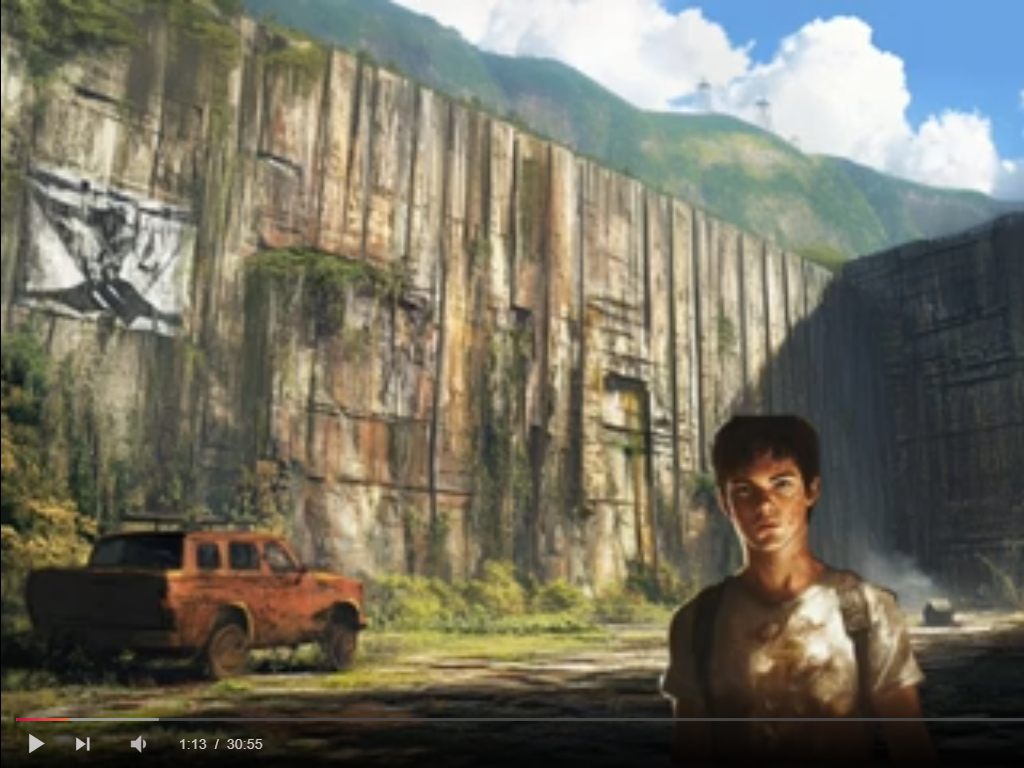The image size is (1024, 768).
Task: Click the play button in the video player
Action: (x=36, y=744)
